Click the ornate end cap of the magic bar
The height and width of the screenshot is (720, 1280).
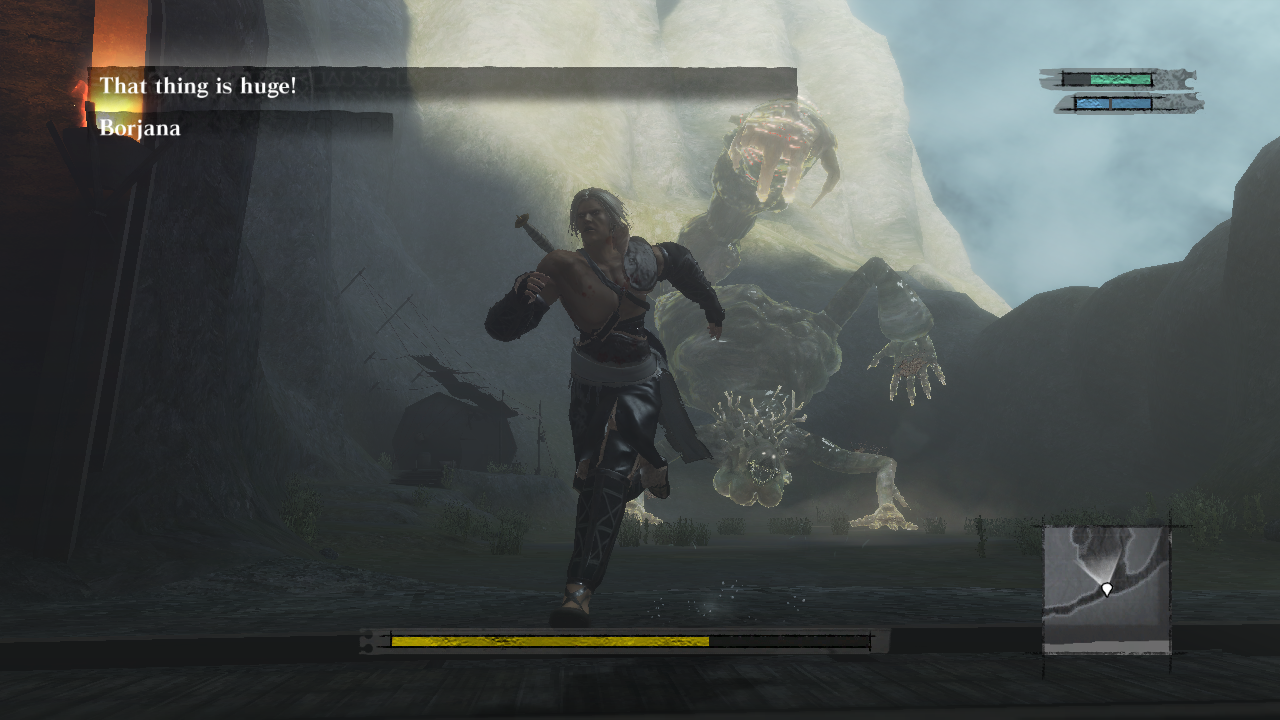coord(1190,104)
